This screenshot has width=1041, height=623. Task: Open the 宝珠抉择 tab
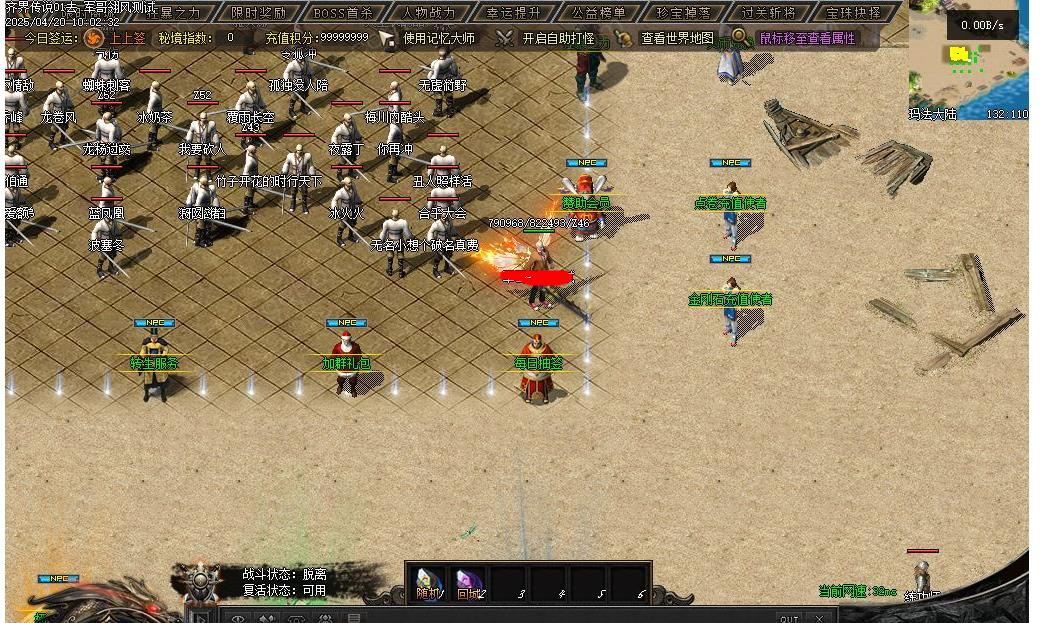(x=855, y=13)
